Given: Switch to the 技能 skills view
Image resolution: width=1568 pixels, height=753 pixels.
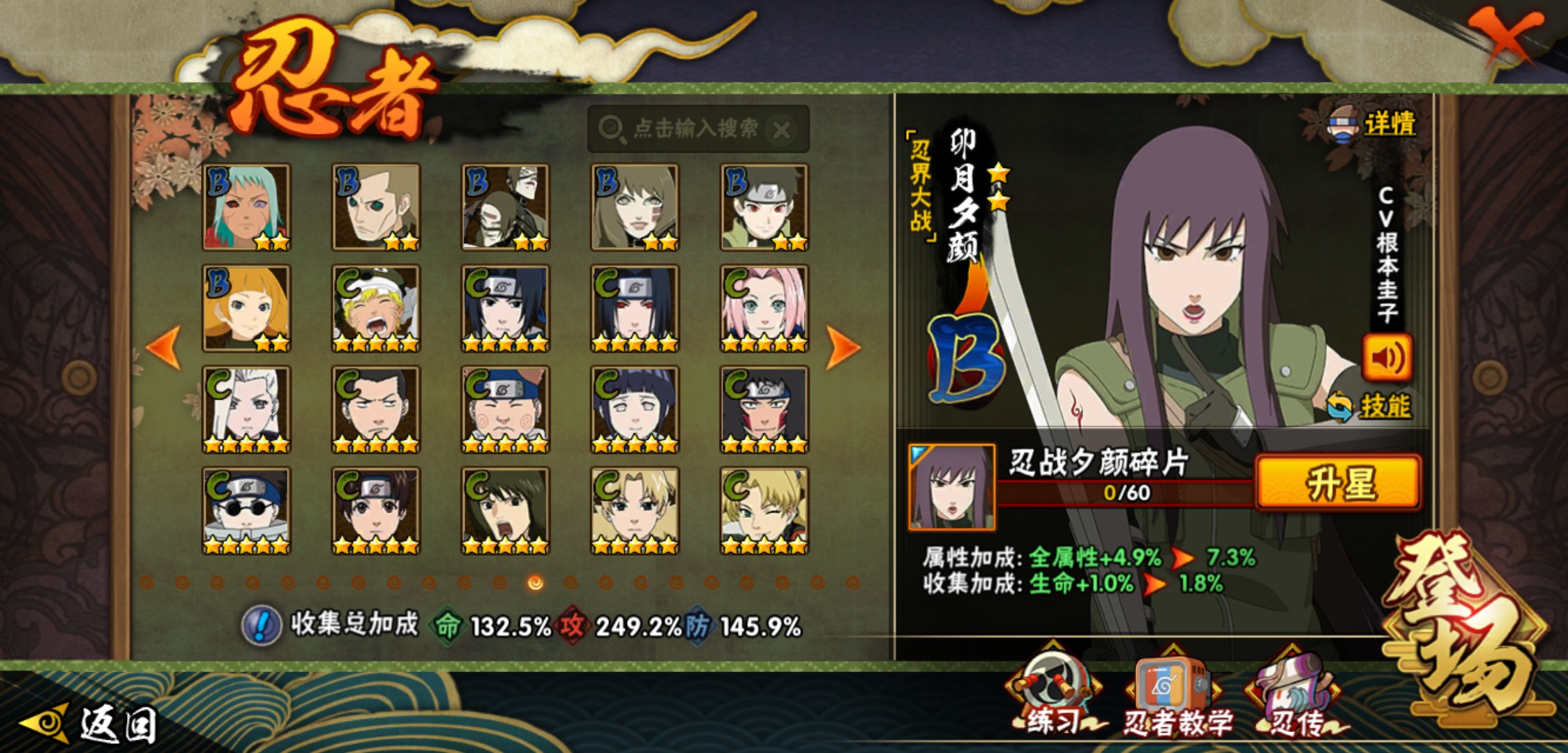Looking at the screenshot, I should (x=1383, y=406).
